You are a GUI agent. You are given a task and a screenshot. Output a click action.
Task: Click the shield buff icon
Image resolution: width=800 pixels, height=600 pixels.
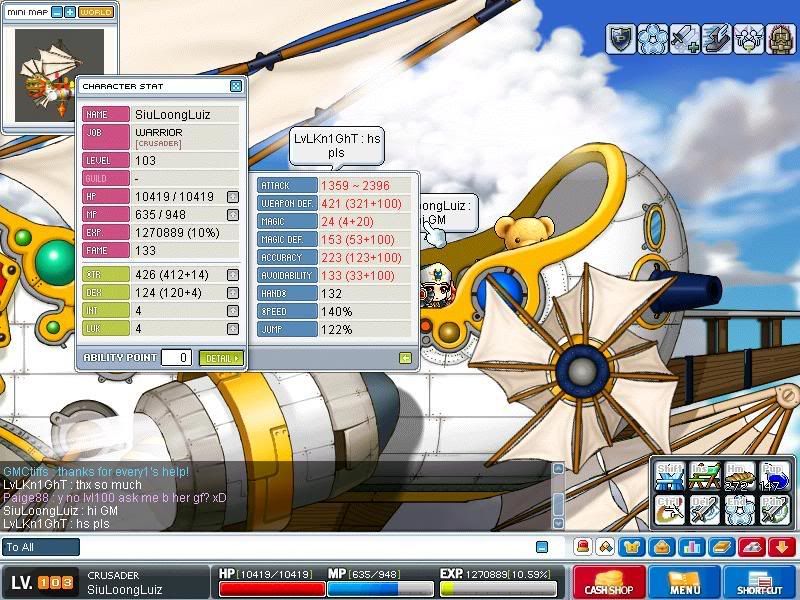(620, 39)
